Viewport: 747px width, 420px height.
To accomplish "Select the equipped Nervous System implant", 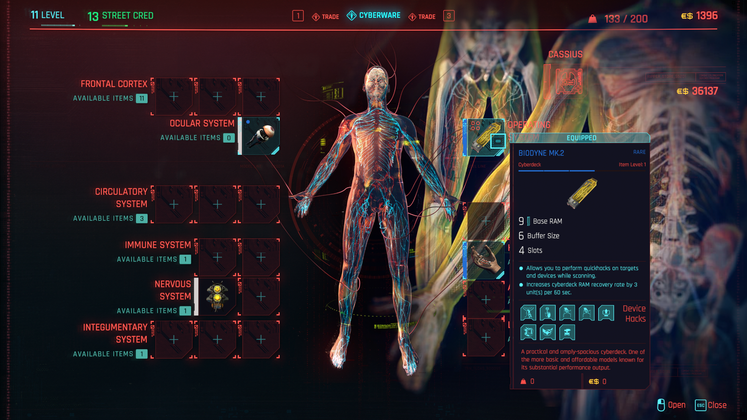I will tap(217, 296).
